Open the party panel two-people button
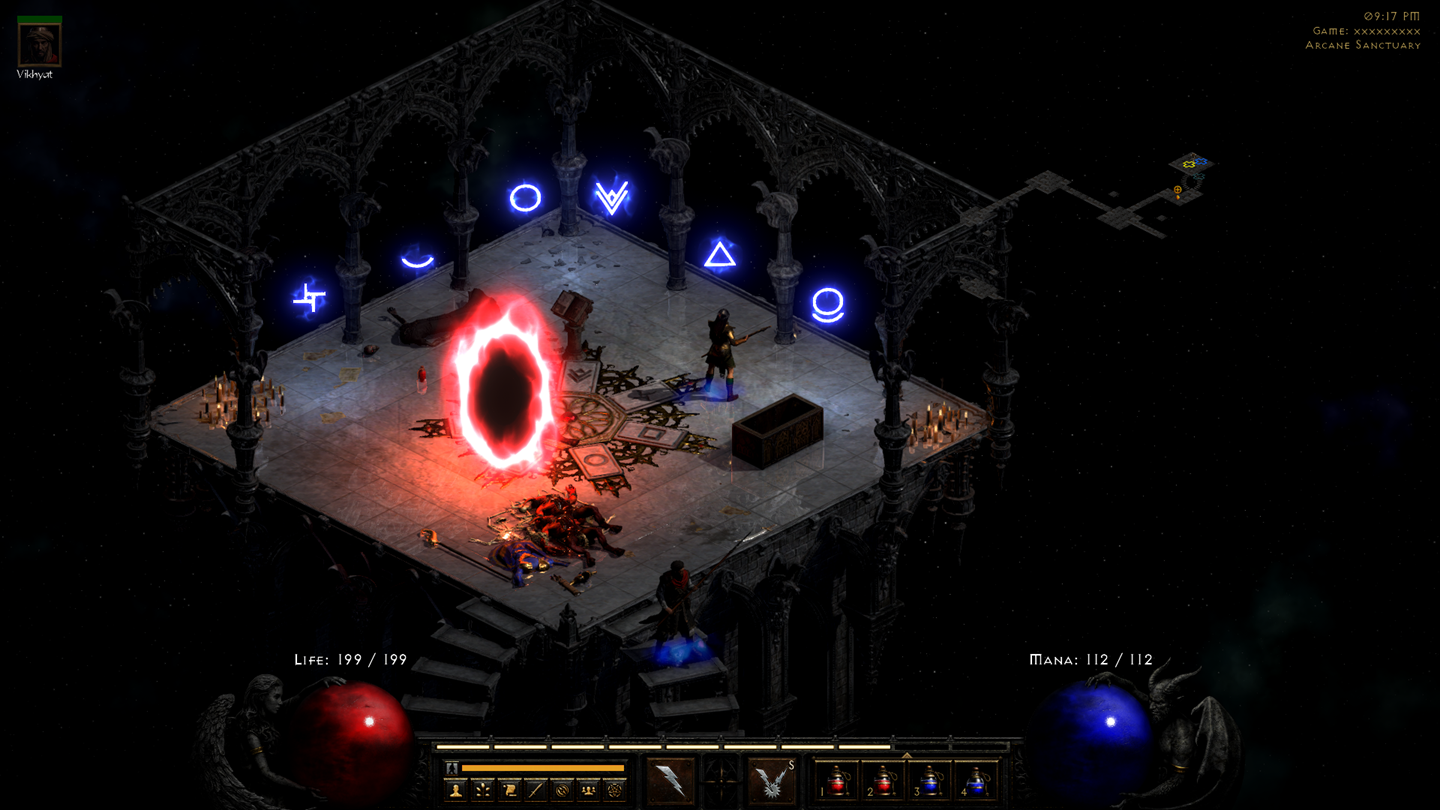The height and width of the screenshot is (810, 1440). 589,790
